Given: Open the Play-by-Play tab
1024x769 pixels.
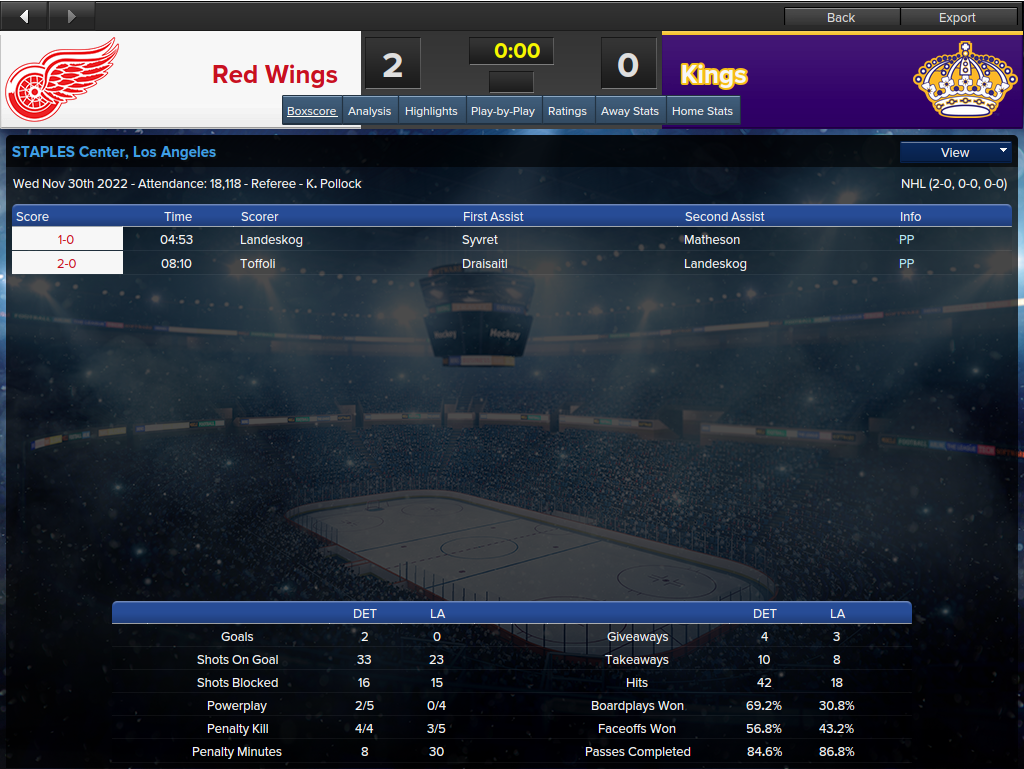Looking at the screenshot, I should click(503, 111).
